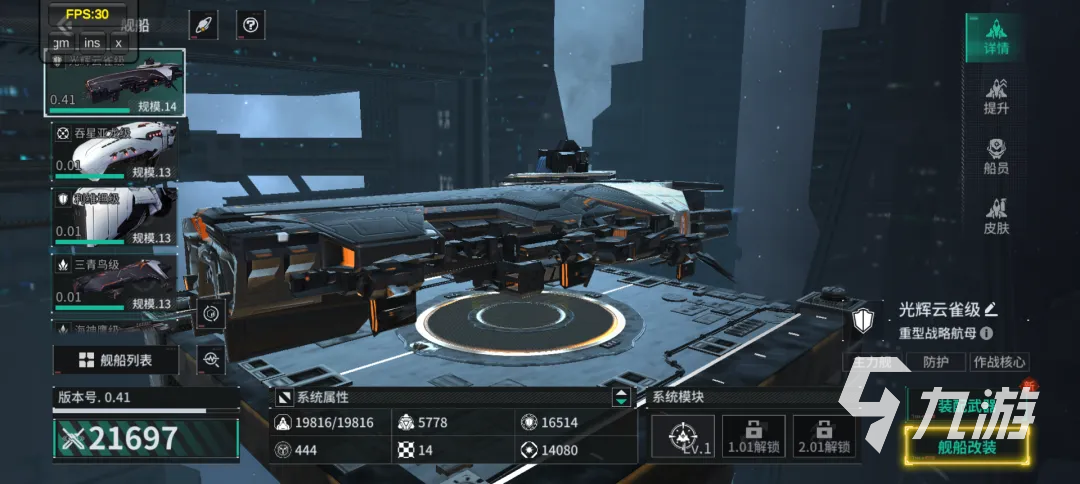The height and width of the screenshot is (484, 1080).
Task: Select the 光辉云雀级 ship card
Action: click(x=114, y=84)
